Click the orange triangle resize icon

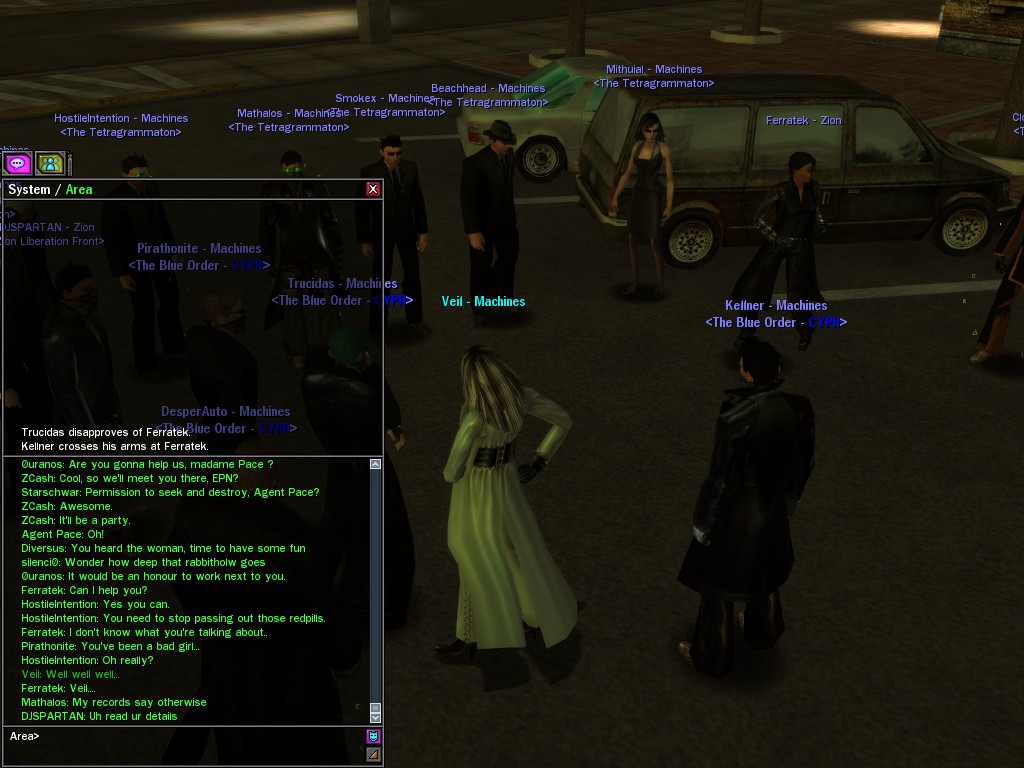pos(373,754)
